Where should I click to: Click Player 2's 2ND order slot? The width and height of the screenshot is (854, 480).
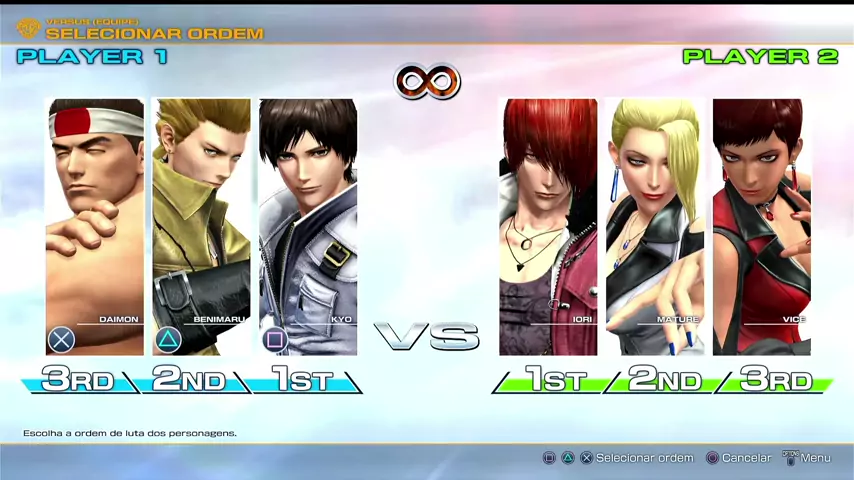click(664, 380)
